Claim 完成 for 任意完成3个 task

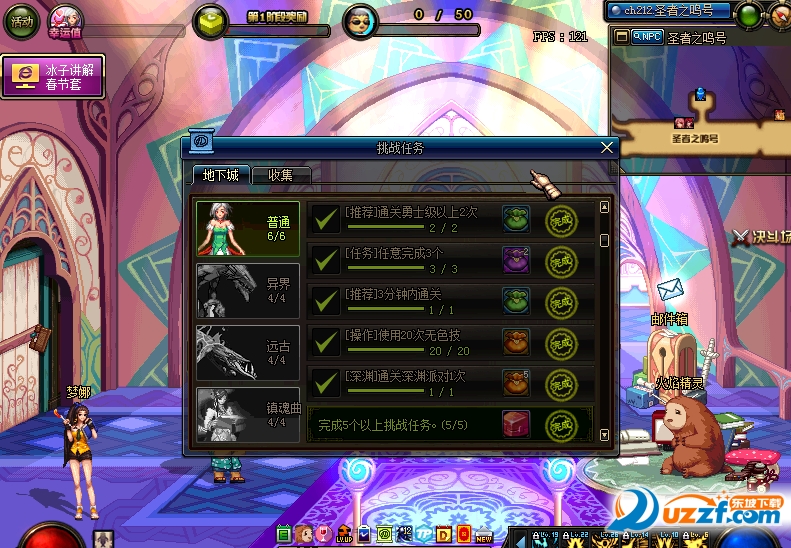(561, 260)
